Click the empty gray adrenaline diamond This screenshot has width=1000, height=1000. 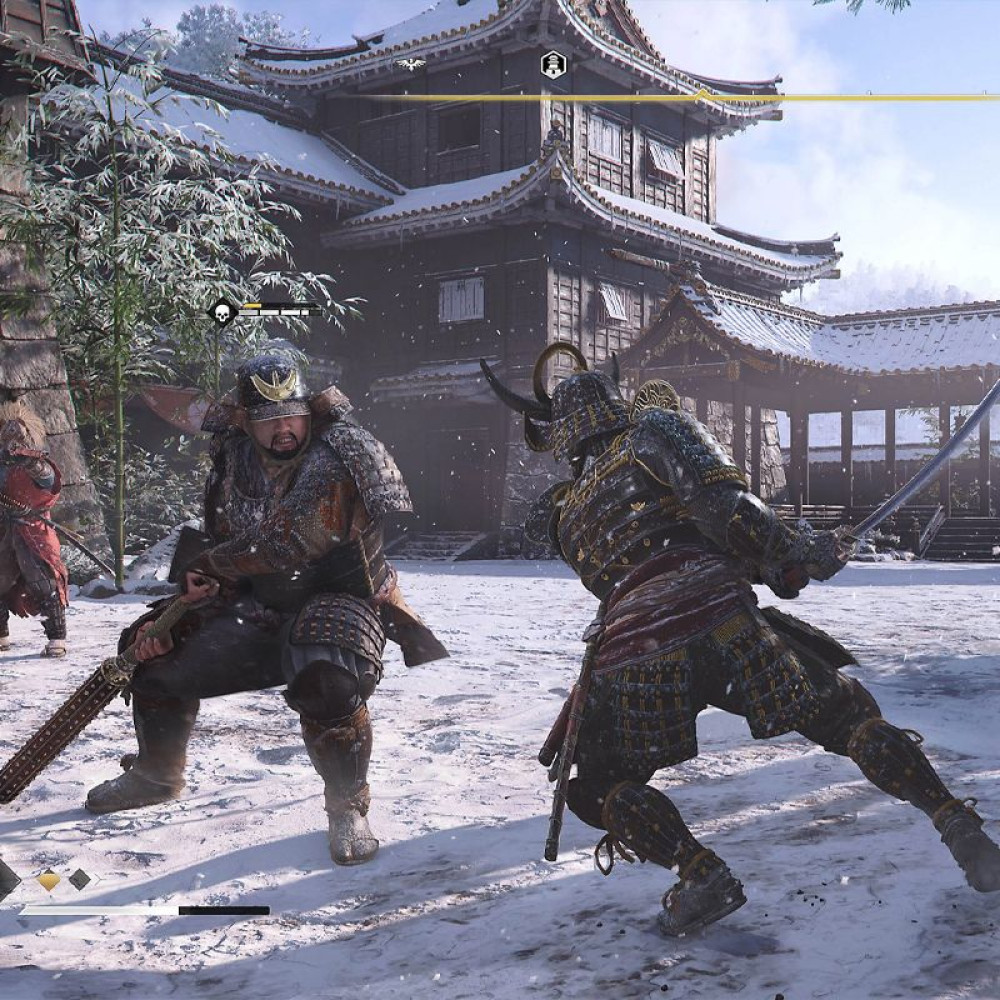(79, 880)
